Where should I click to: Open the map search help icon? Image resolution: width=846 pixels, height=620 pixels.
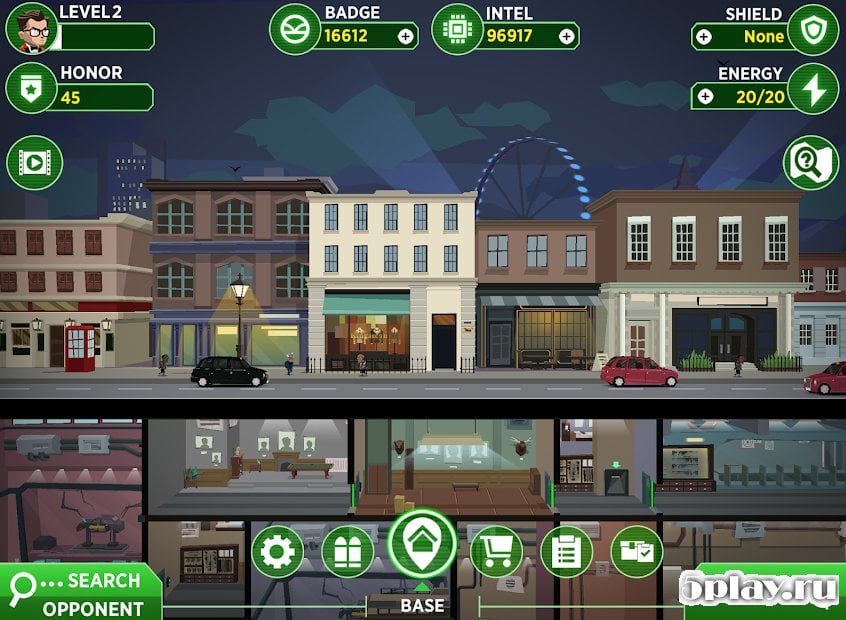click(x=810, y=162)
